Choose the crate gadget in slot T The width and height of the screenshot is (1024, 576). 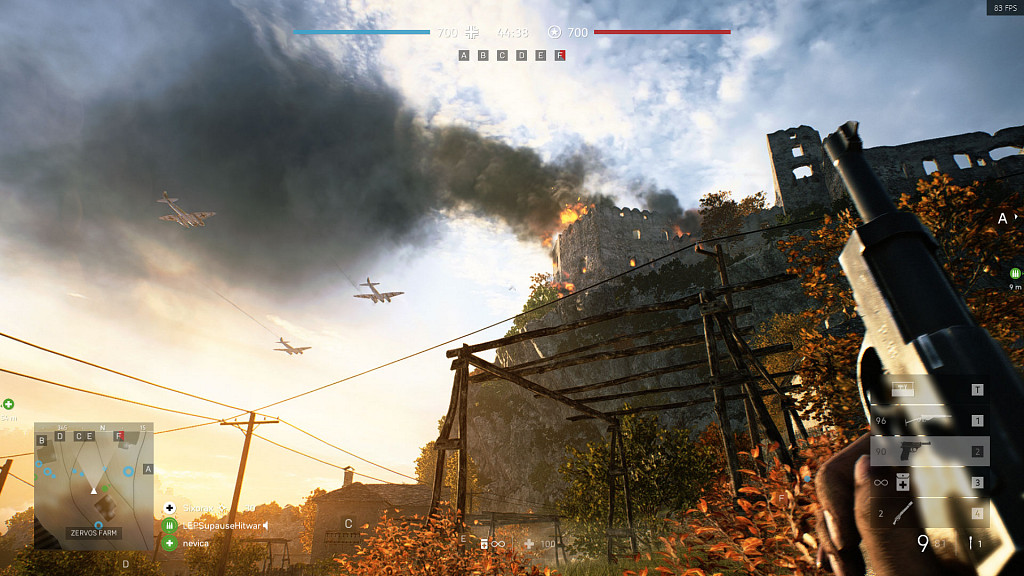[x=930, y=390]
